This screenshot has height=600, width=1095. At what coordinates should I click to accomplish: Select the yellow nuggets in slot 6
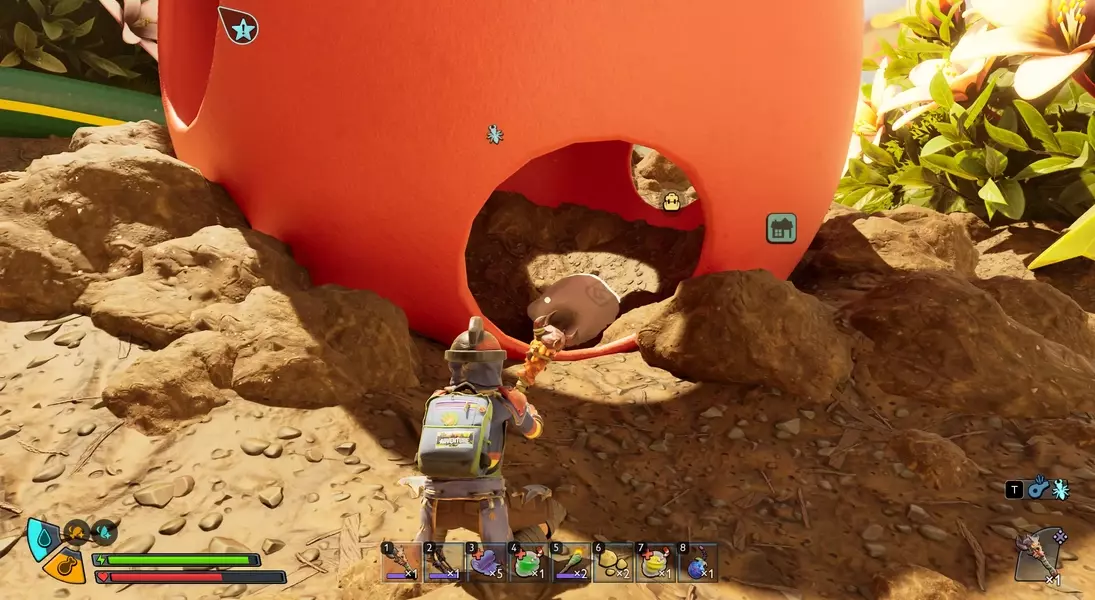coord(613,562)
